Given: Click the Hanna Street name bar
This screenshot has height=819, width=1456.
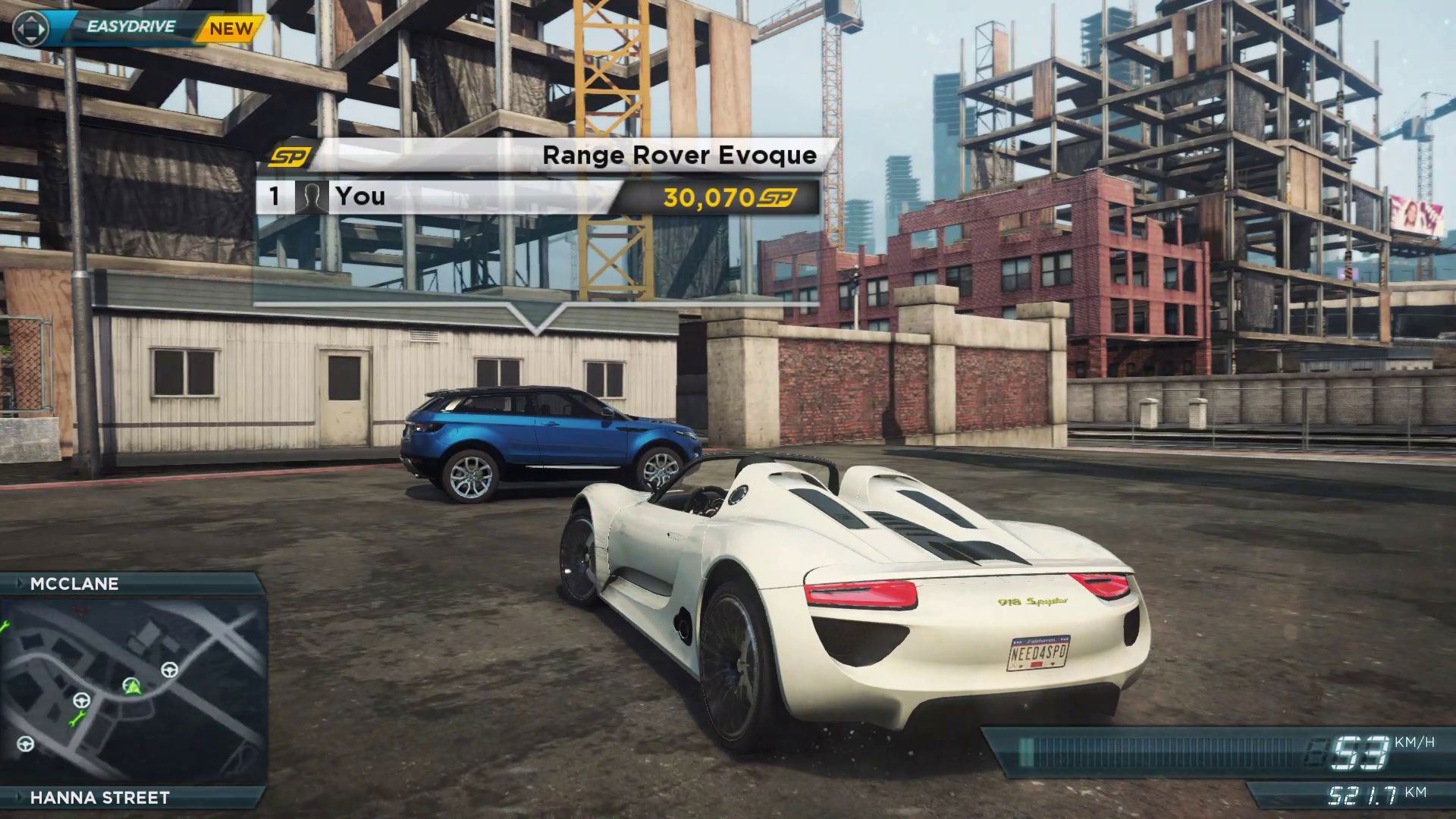Looking at the screenshot, I should (99, 797).
